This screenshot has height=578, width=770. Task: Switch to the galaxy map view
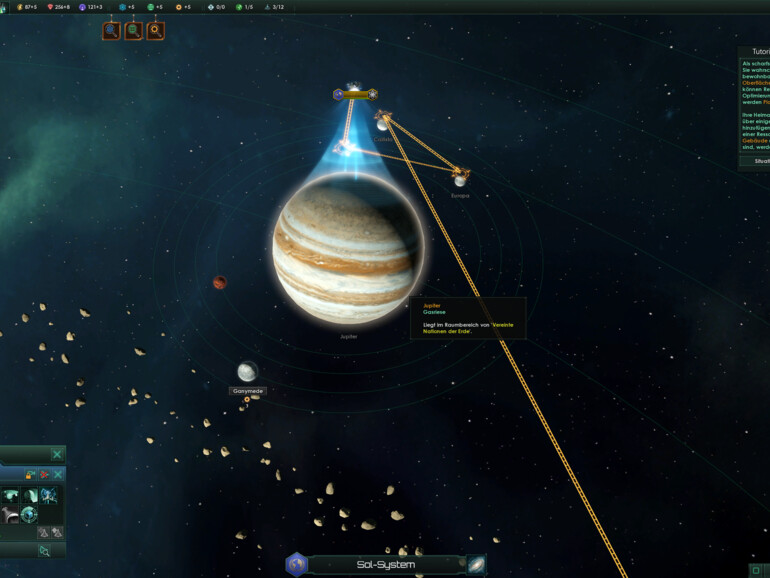coord(476,564)
